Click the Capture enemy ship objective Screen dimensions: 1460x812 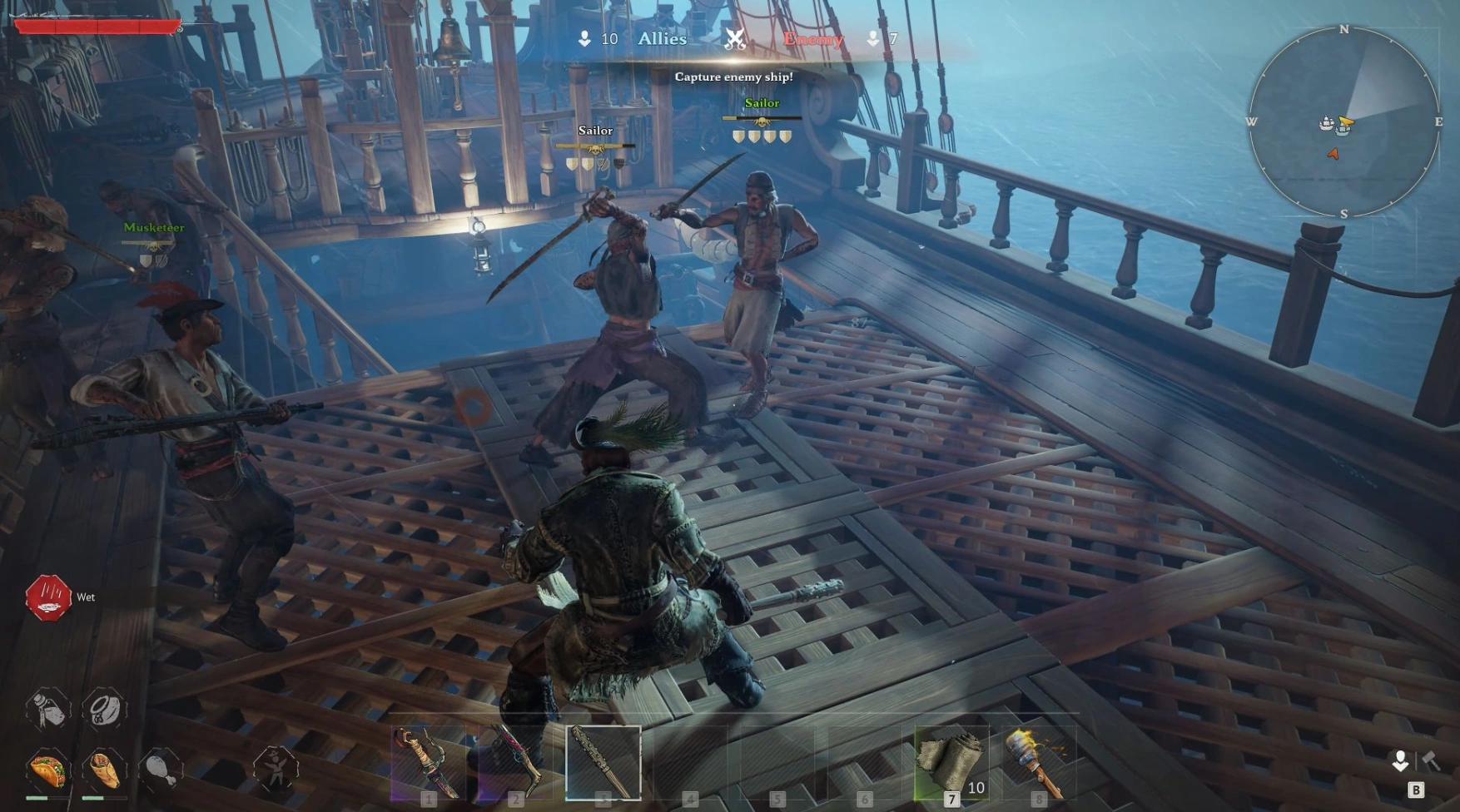733,77
